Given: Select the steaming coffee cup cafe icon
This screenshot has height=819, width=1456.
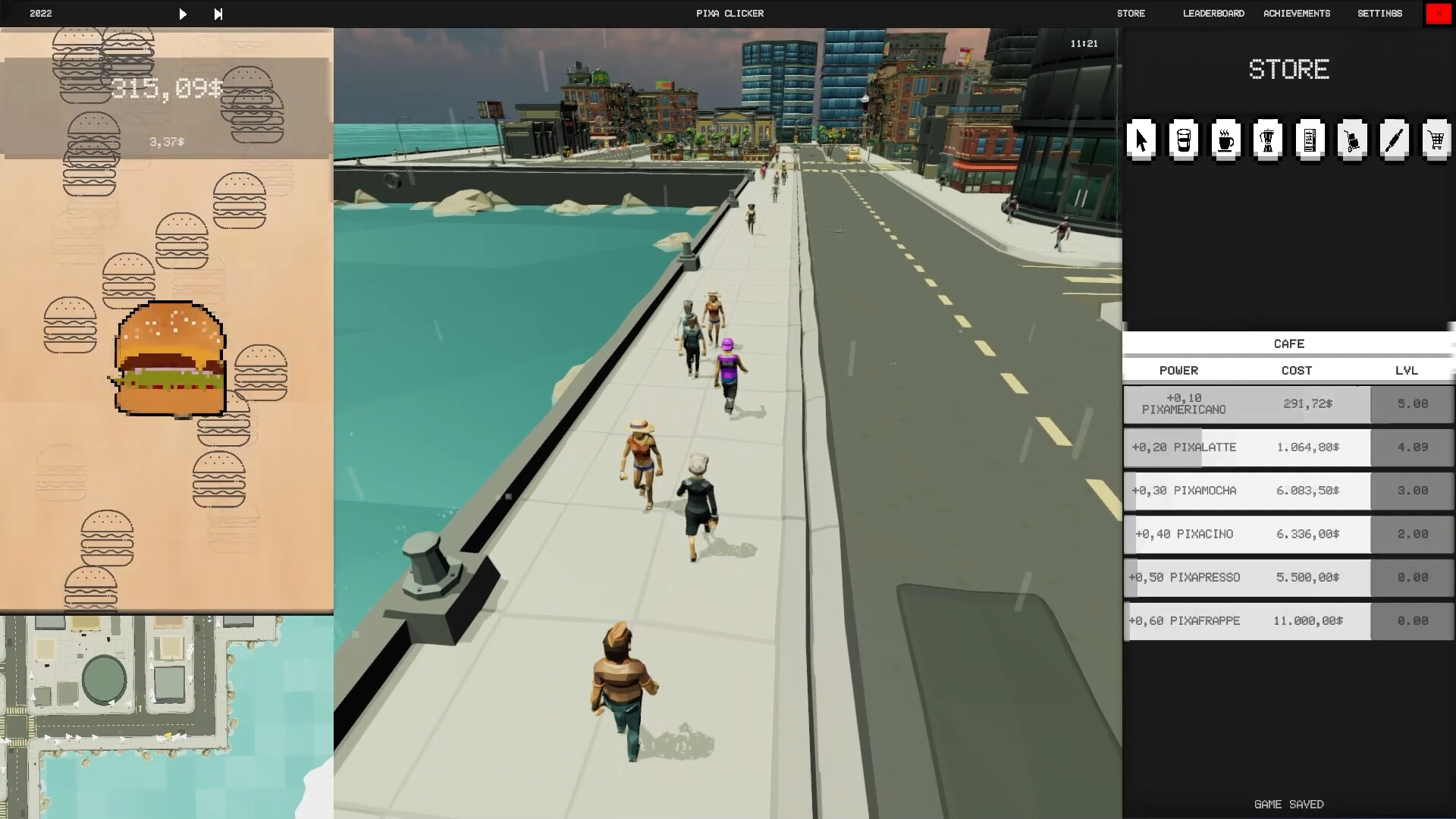Looking at the screenshot, I should coord(1227,140).
